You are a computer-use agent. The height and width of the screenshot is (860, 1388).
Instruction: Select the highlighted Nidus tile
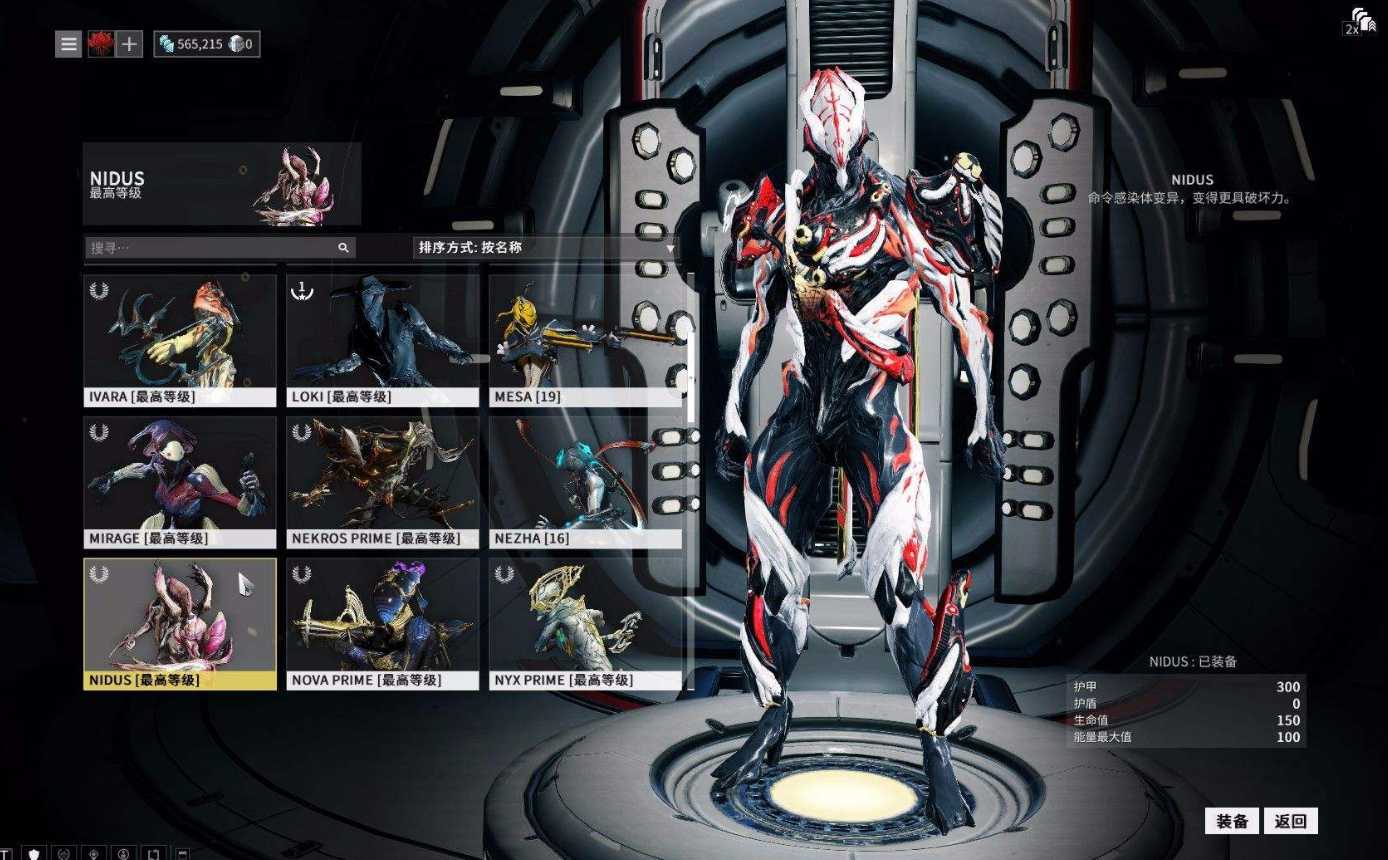click(x=180, y=623)
